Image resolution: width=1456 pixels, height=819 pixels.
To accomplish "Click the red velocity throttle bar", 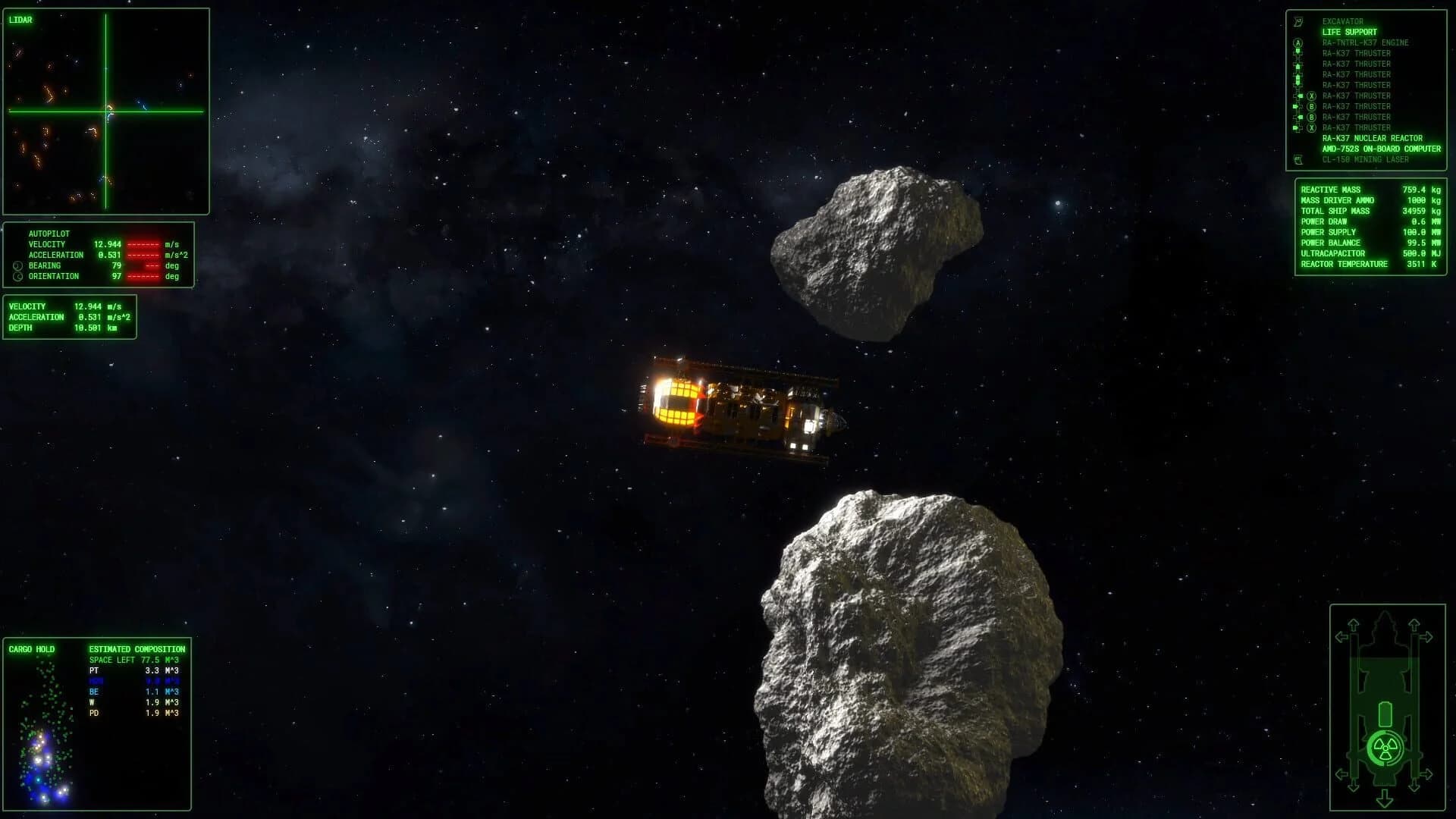I will (144, 244).
